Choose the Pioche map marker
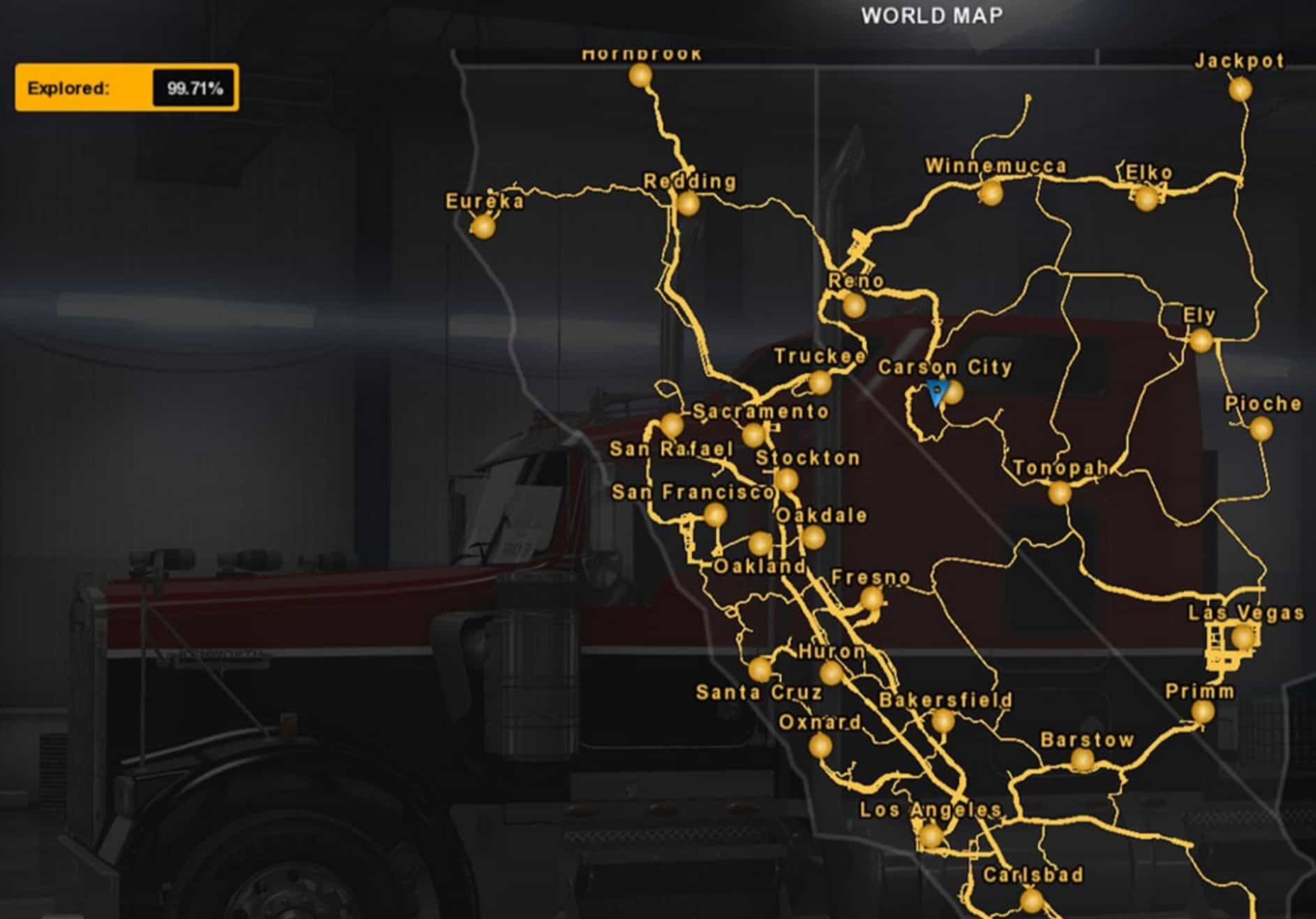The height and width of the screenshot is (919, 1316). [x=1260, y=428]
